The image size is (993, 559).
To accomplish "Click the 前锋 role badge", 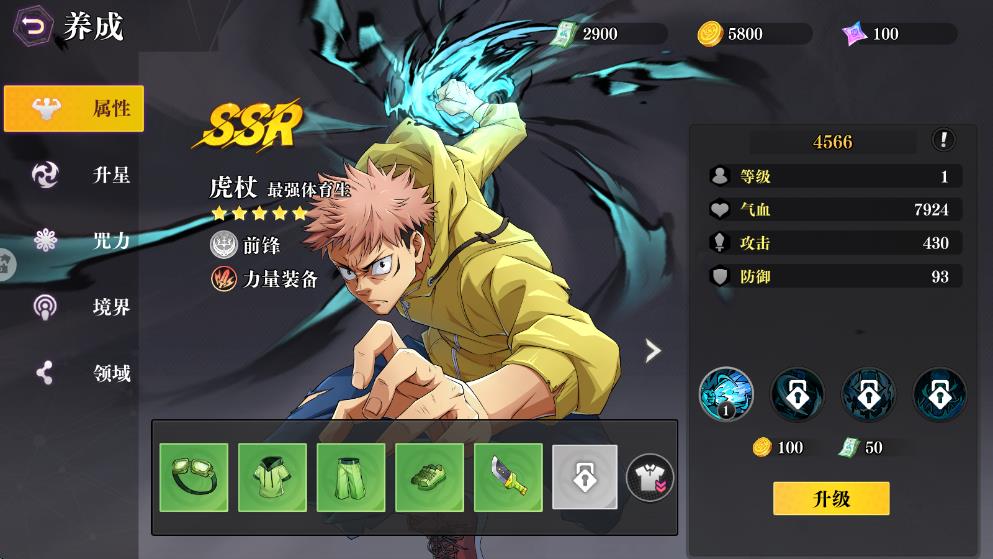I will [x=246, y=245].
